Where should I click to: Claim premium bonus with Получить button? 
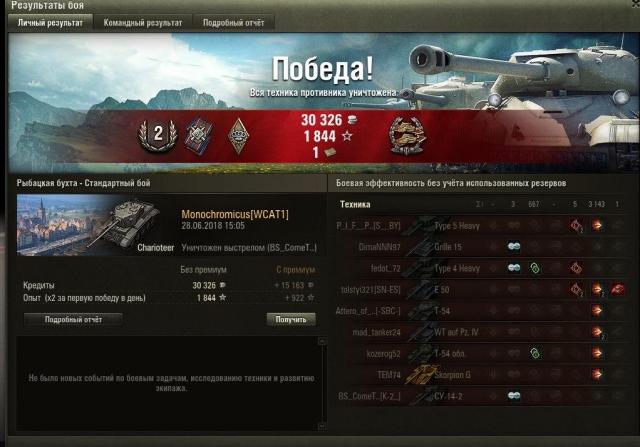point(291,319)
